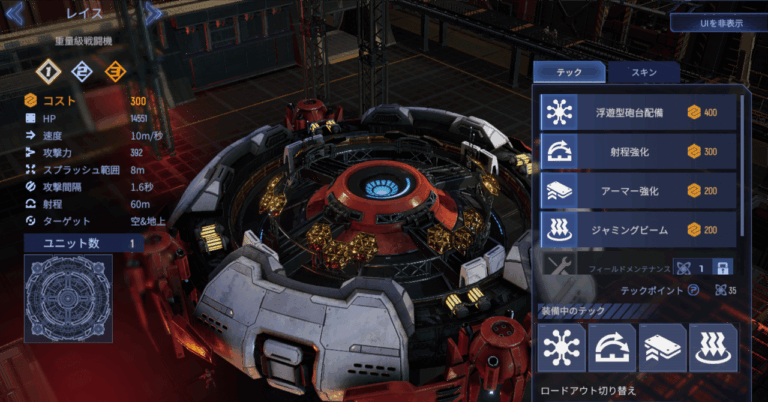768x402 pixels.
Task: Click the equipped snowflake-shaped tech icon
Action: point(561,346)
